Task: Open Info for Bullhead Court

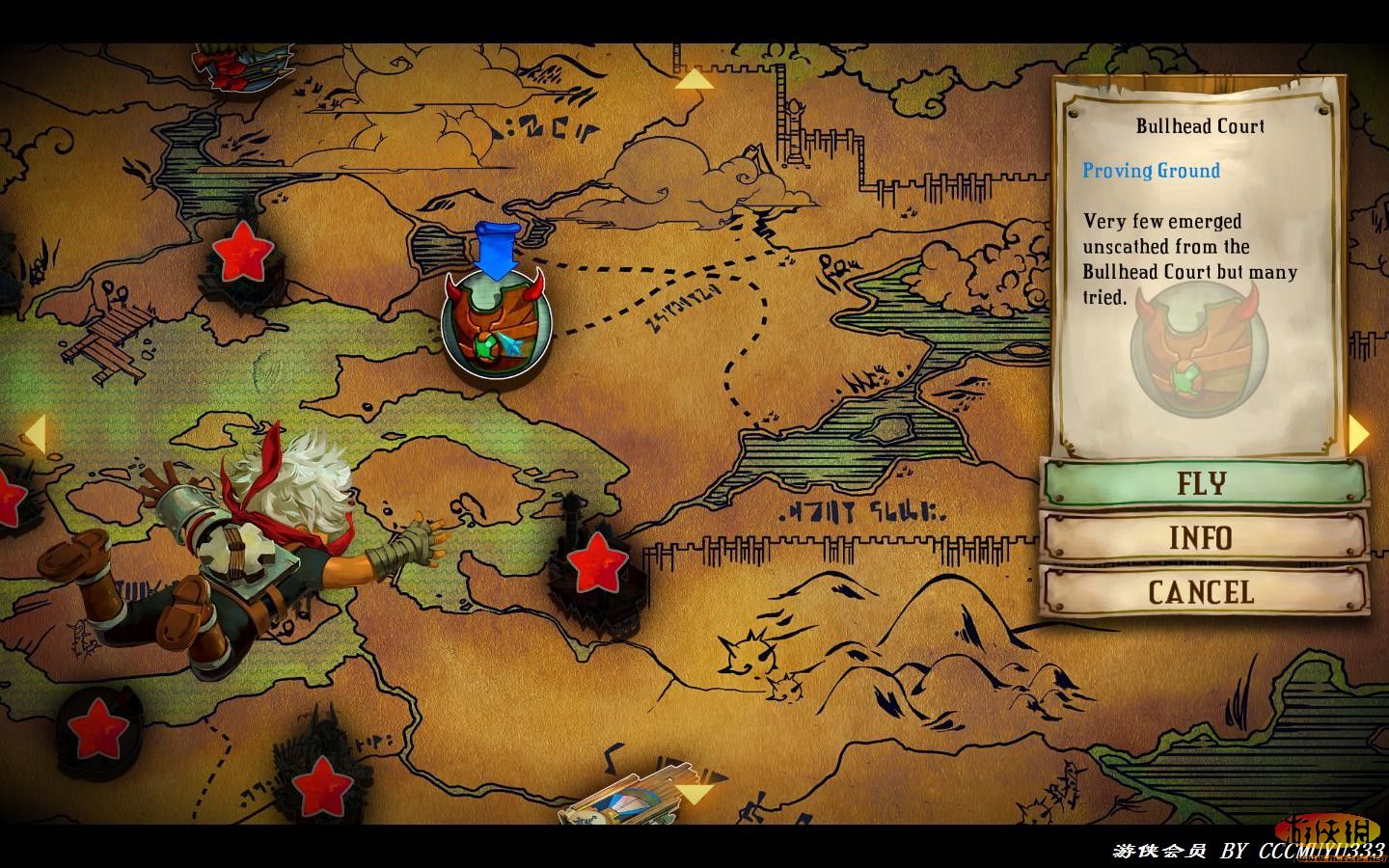Action: (x=1203, y=537)
